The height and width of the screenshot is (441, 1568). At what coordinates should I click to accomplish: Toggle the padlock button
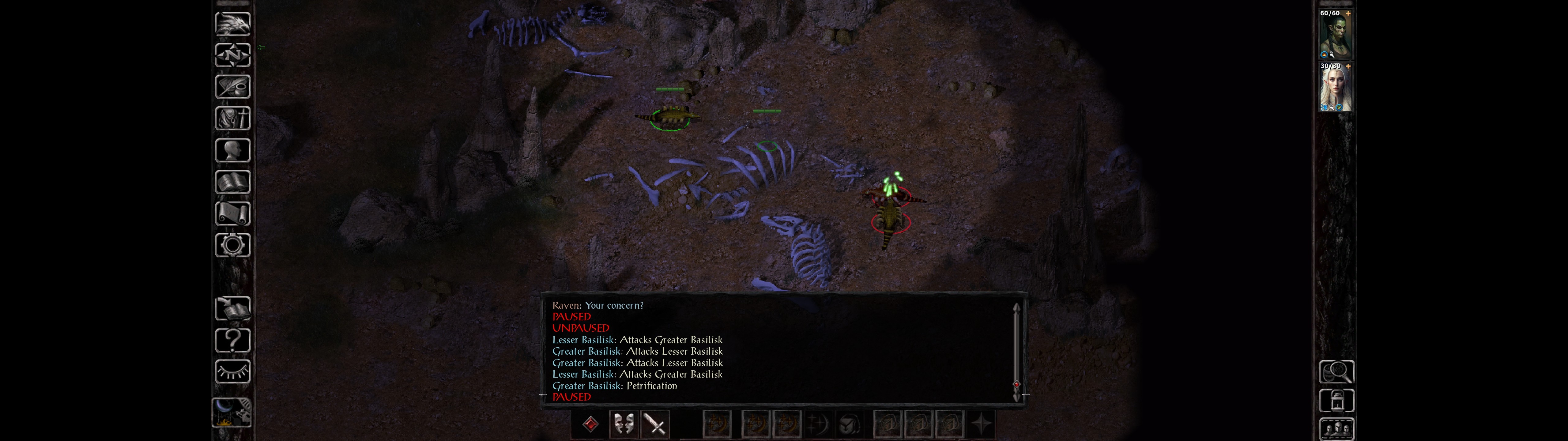[x=1337, y=401]
